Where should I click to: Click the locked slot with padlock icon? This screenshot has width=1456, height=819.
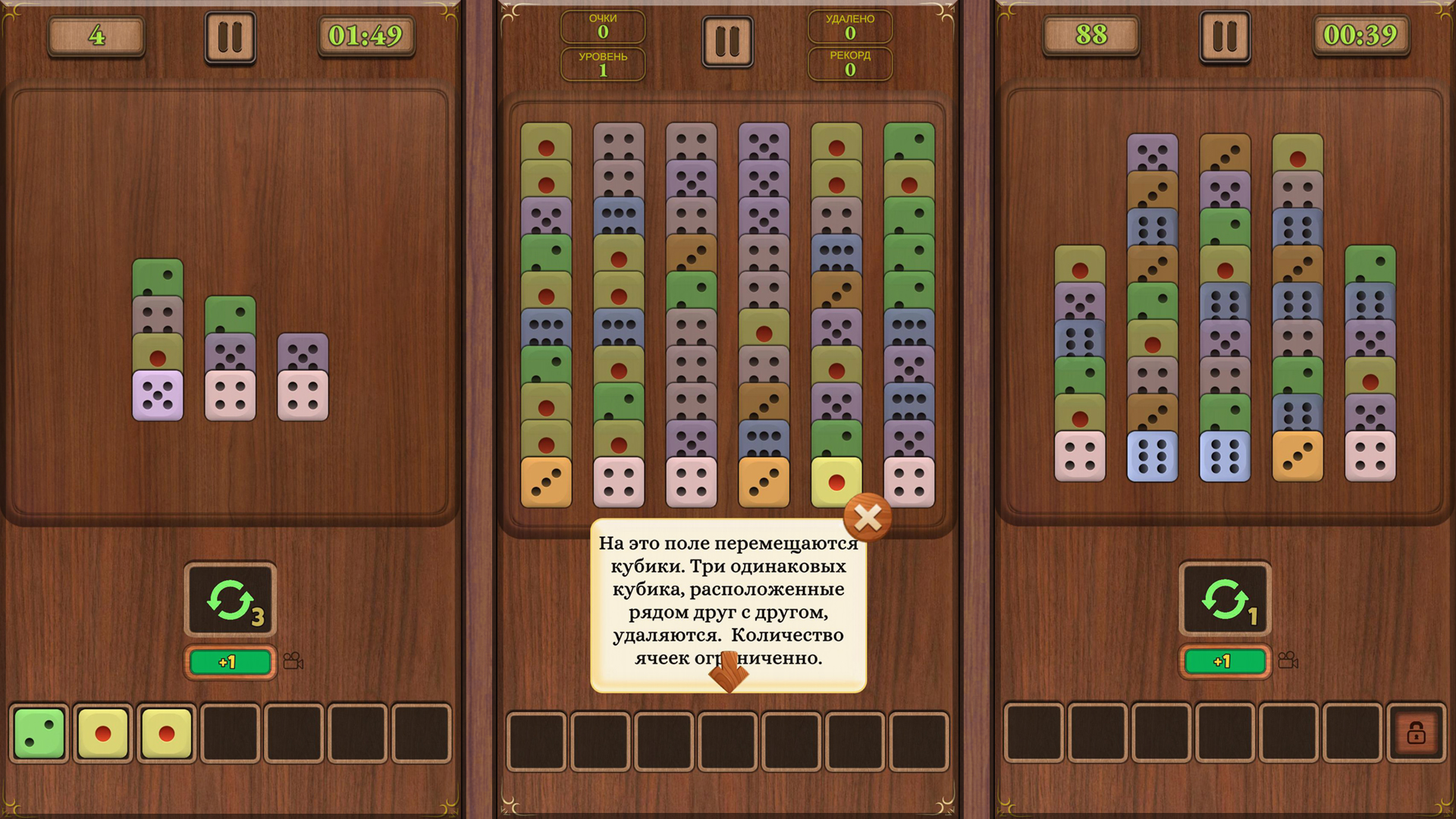pos(1415,732)
